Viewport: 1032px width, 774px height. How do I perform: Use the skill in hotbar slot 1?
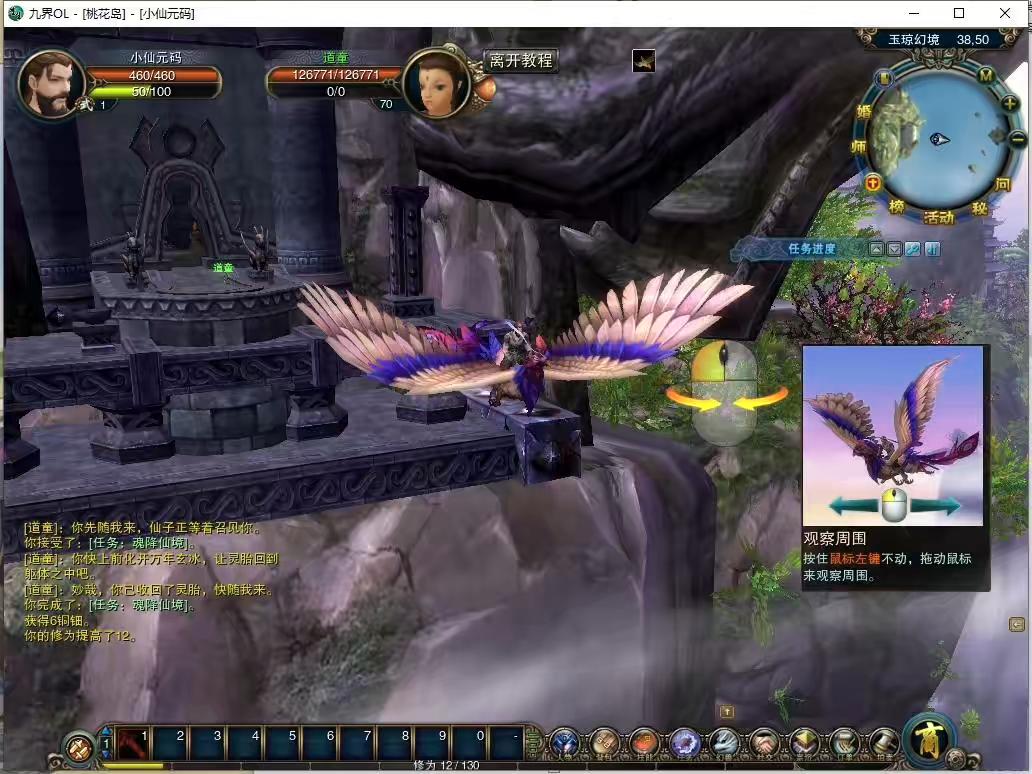pos(133,744)
